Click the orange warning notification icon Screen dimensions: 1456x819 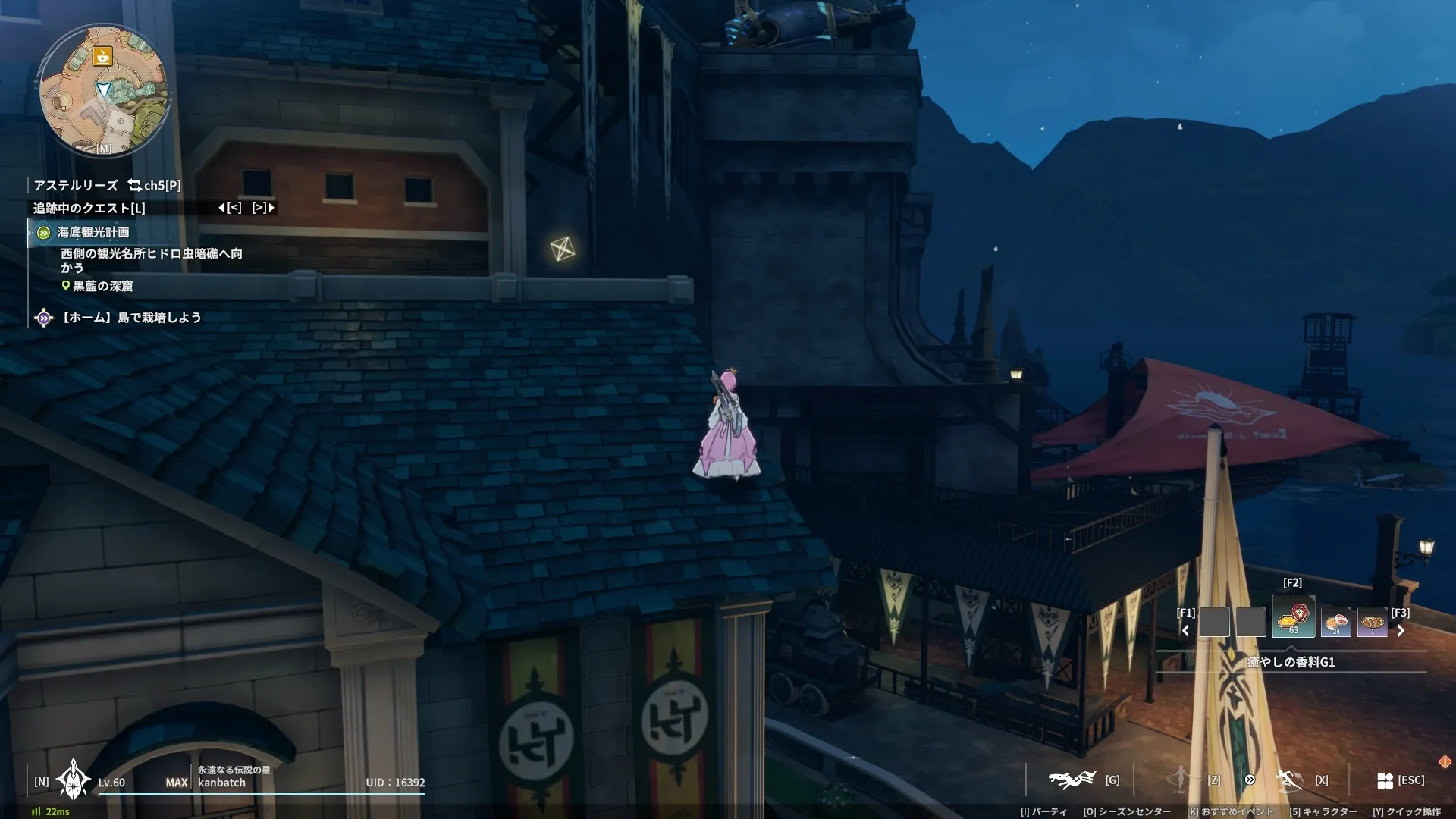(x=1445, y=761)
